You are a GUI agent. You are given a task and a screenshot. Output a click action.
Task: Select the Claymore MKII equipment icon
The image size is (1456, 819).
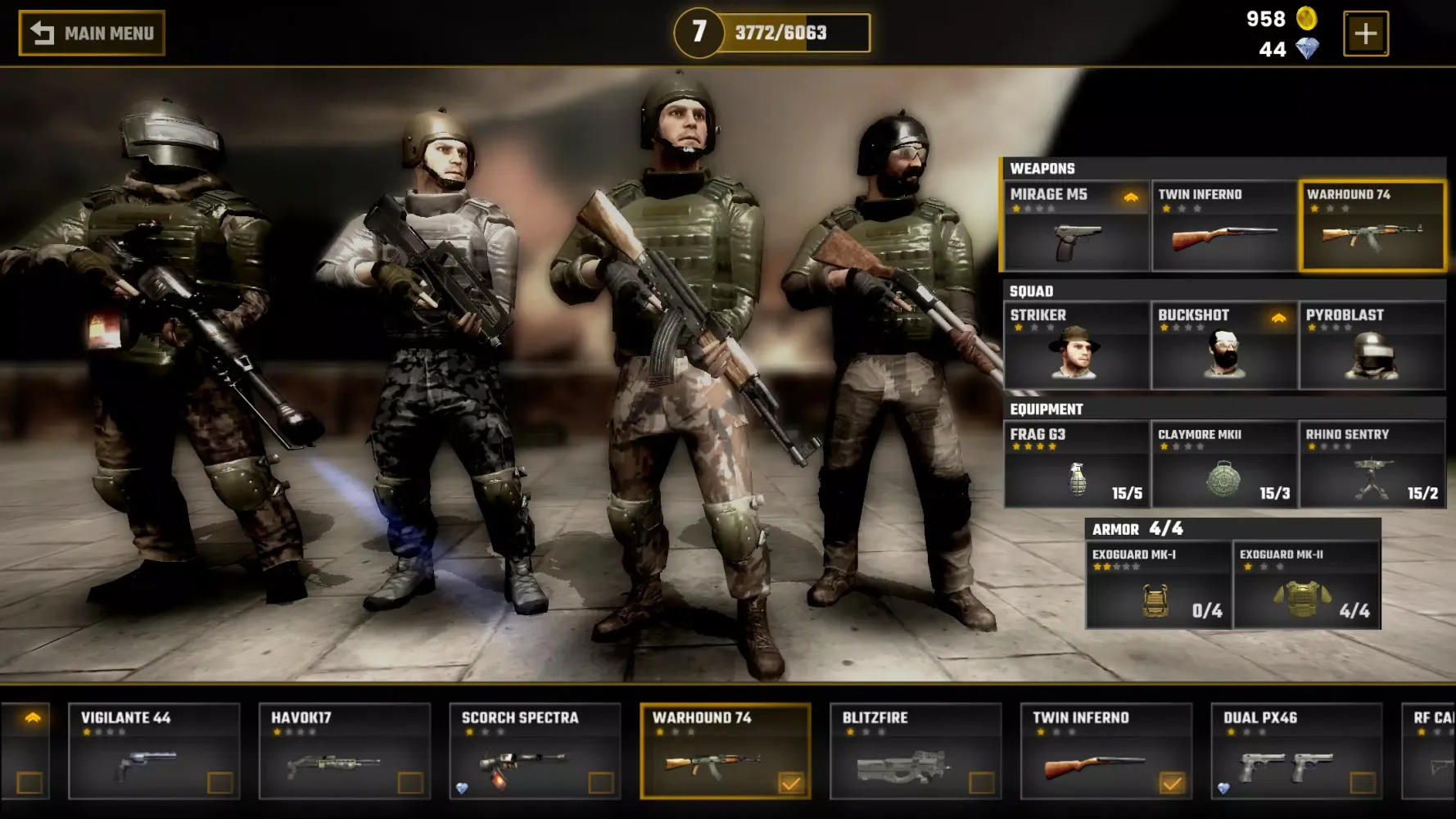pos(1223,477)
